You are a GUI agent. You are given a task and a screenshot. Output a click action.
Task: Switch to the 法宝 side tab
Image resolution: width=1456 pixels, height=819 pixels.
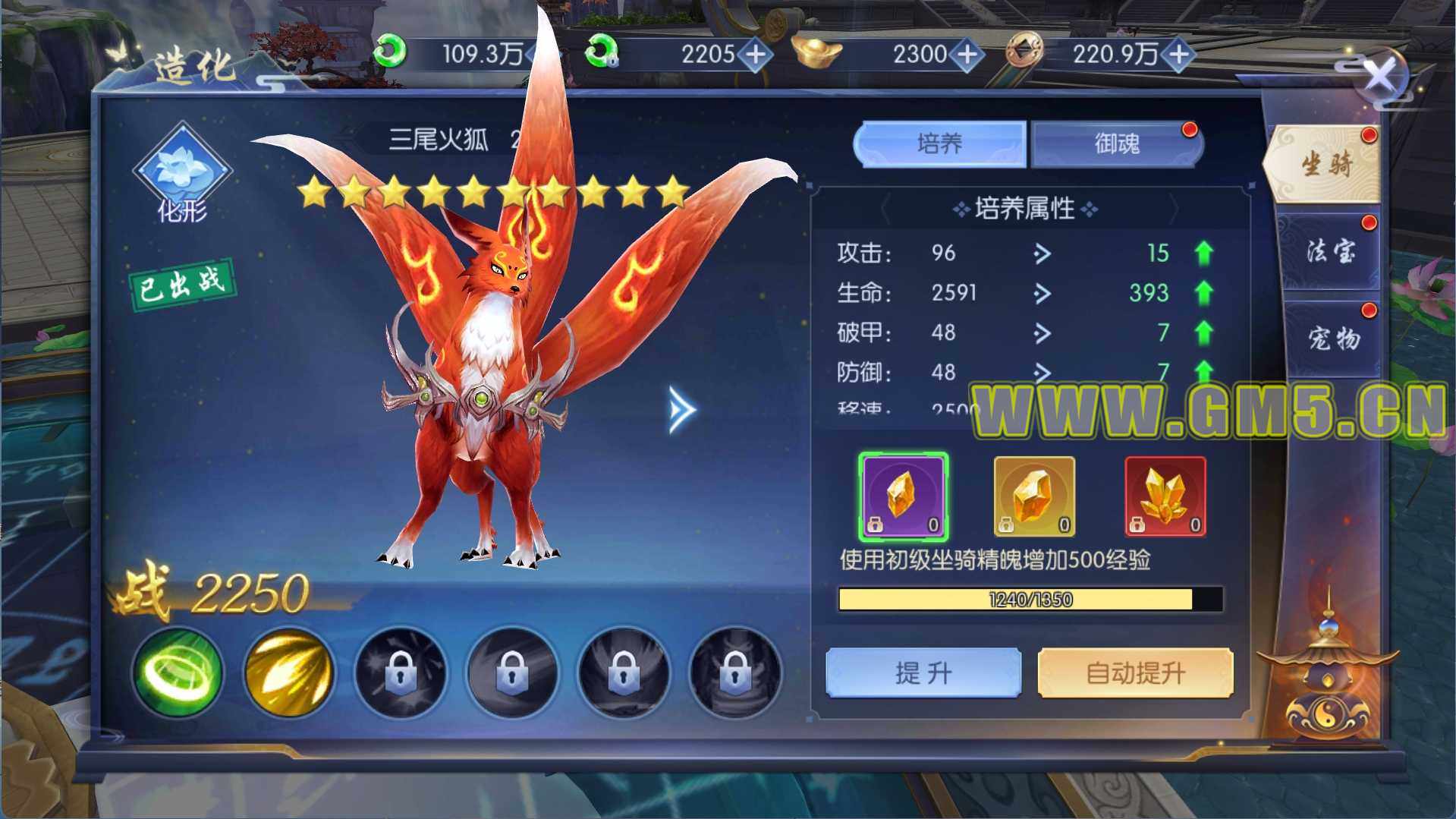click(1330, 250)
